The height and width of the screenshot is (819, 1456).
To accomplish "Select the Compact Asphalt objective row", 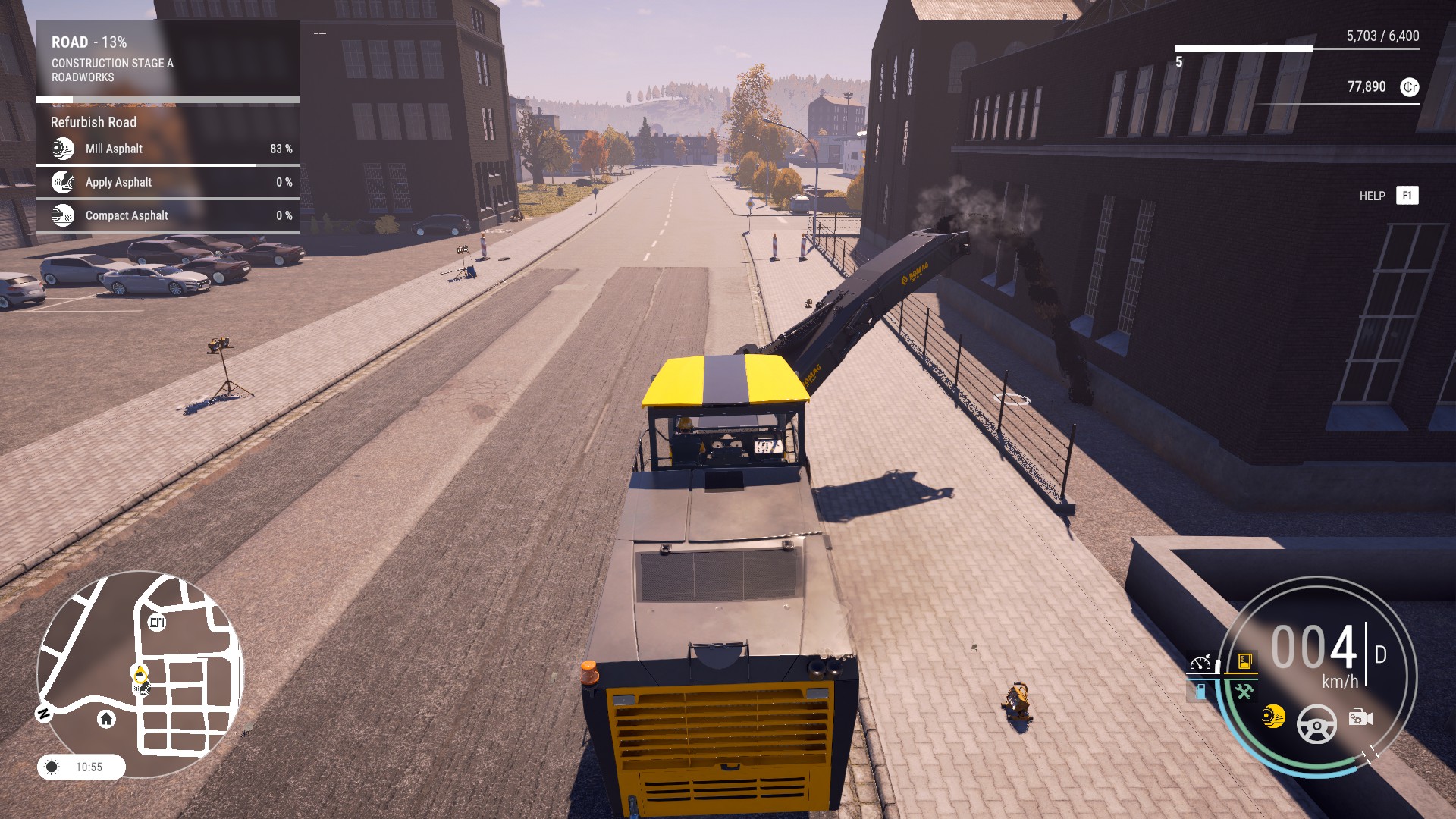I will [x=168, y=215].
